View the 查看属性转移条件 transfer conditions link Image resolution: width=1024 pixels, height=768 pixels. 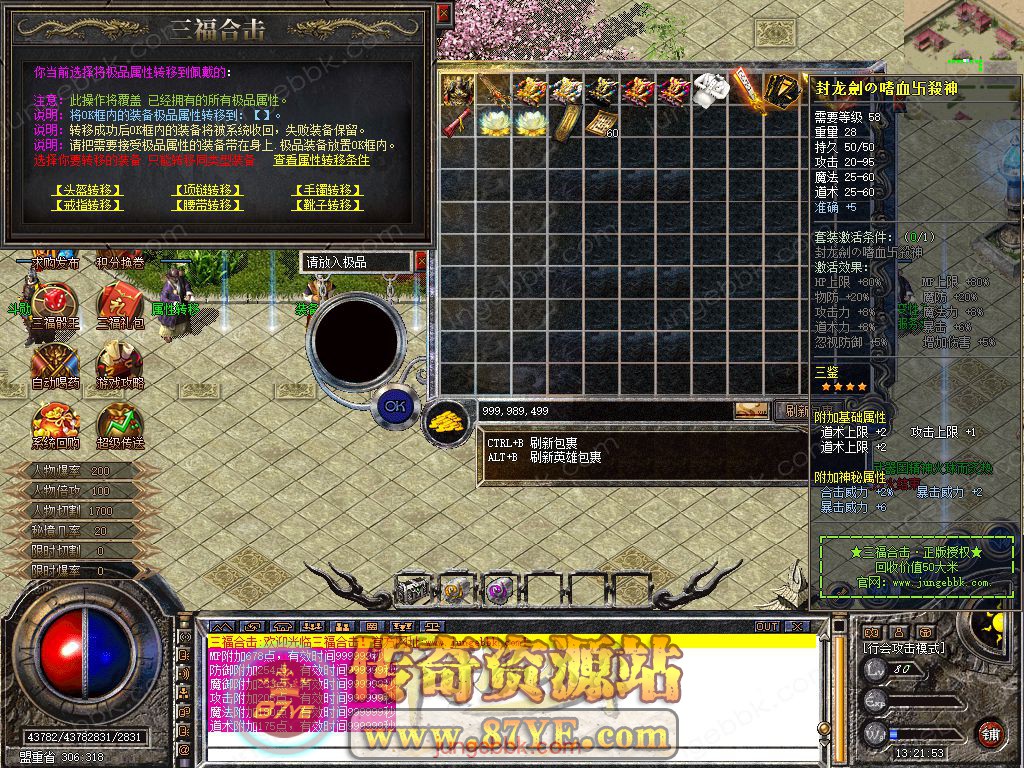(x=321, y=160)
